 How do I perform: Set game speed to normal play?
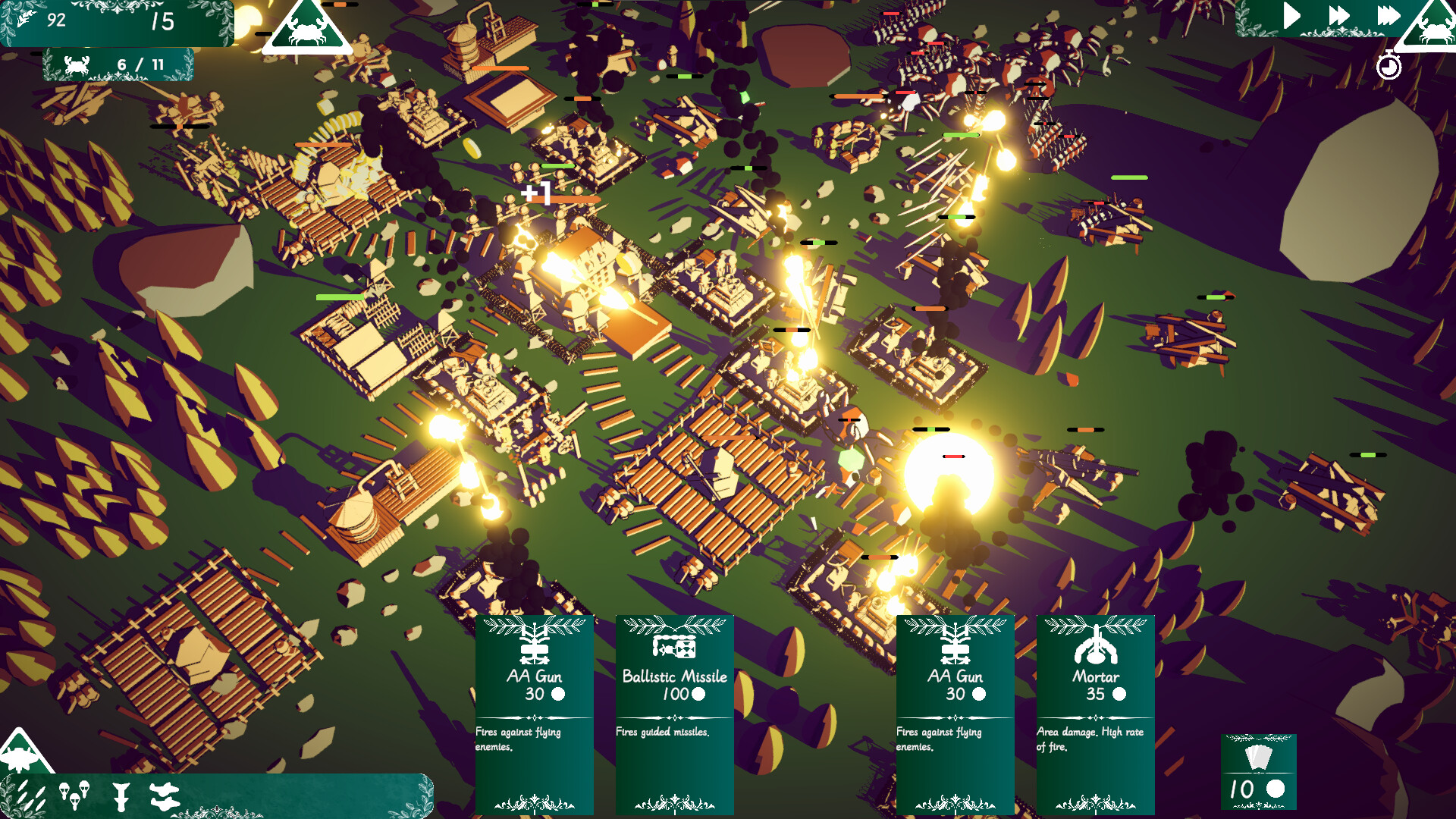coord(1291,16)
